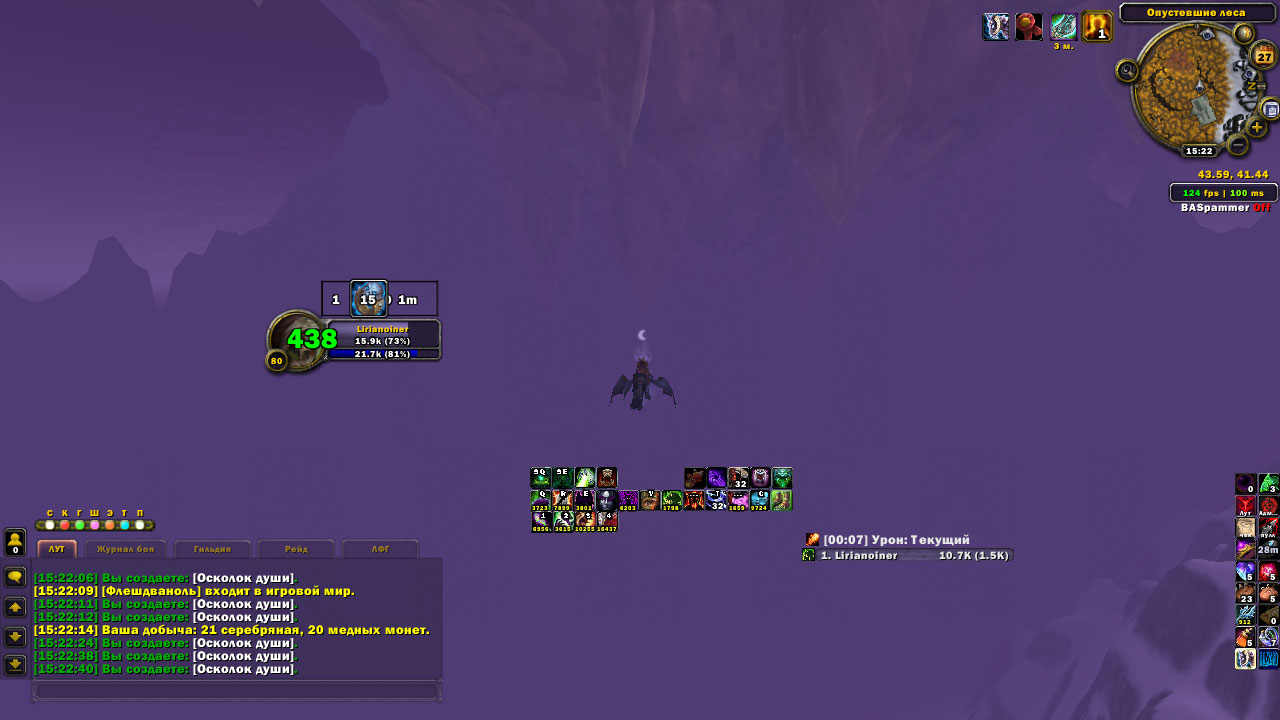Open the friends list button showing 0
The image size is (1280, 720).
pyautogui.click(x=15, y=542)
